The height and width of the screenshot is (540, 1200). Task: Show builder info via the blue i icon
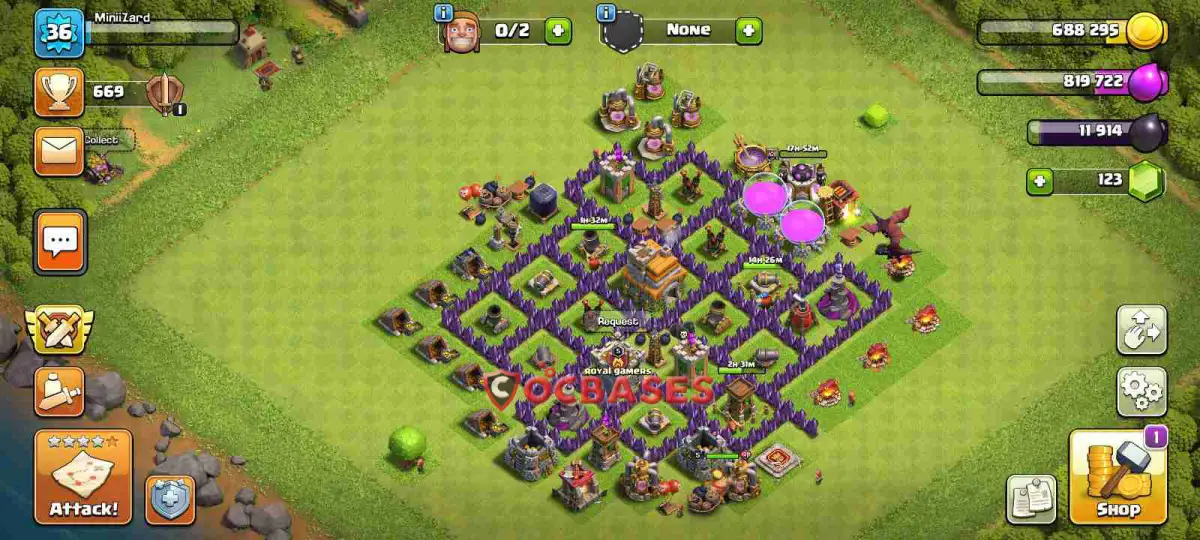(444, 13)
